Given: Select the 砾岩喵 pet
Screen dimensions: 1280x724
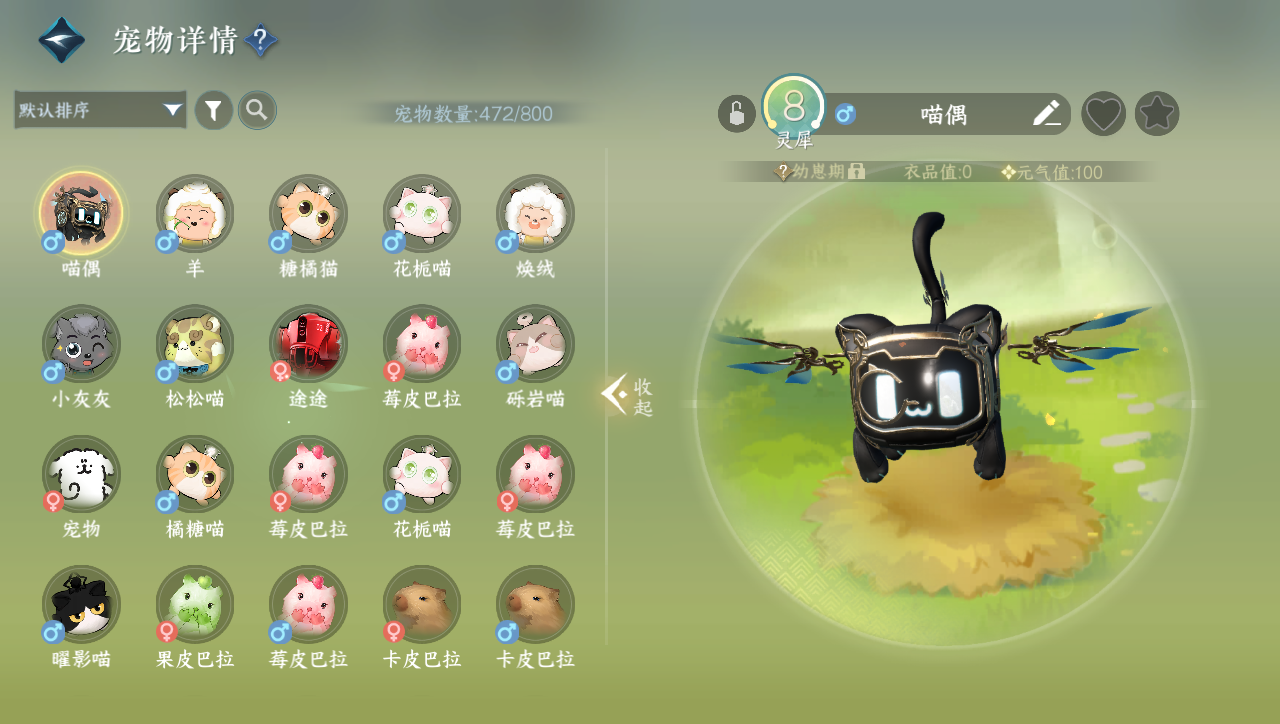Looking at the screenshot, I should (x=535, y=344).
